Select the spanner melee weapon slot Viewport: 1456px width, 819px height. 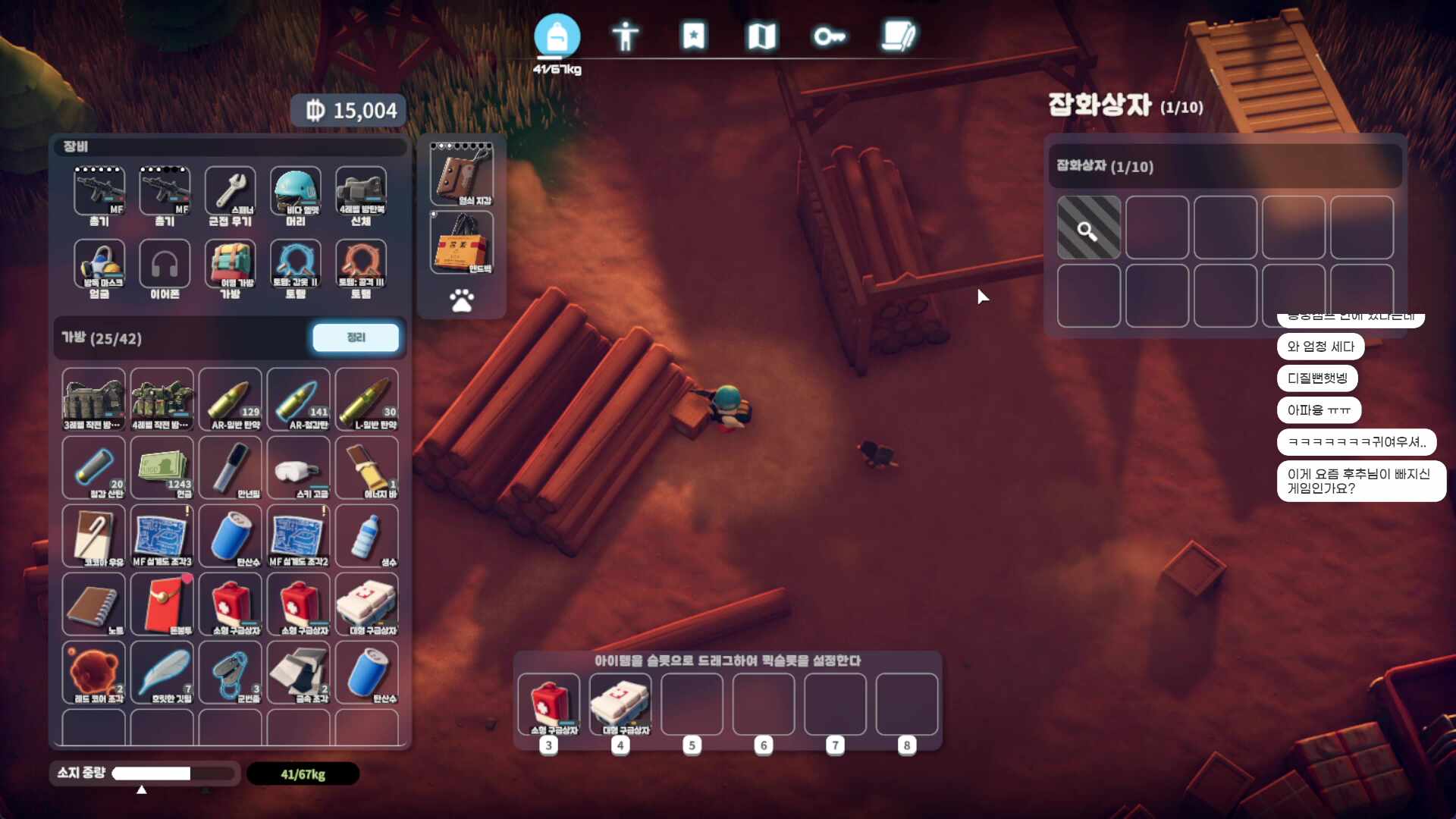pos(231,193)
